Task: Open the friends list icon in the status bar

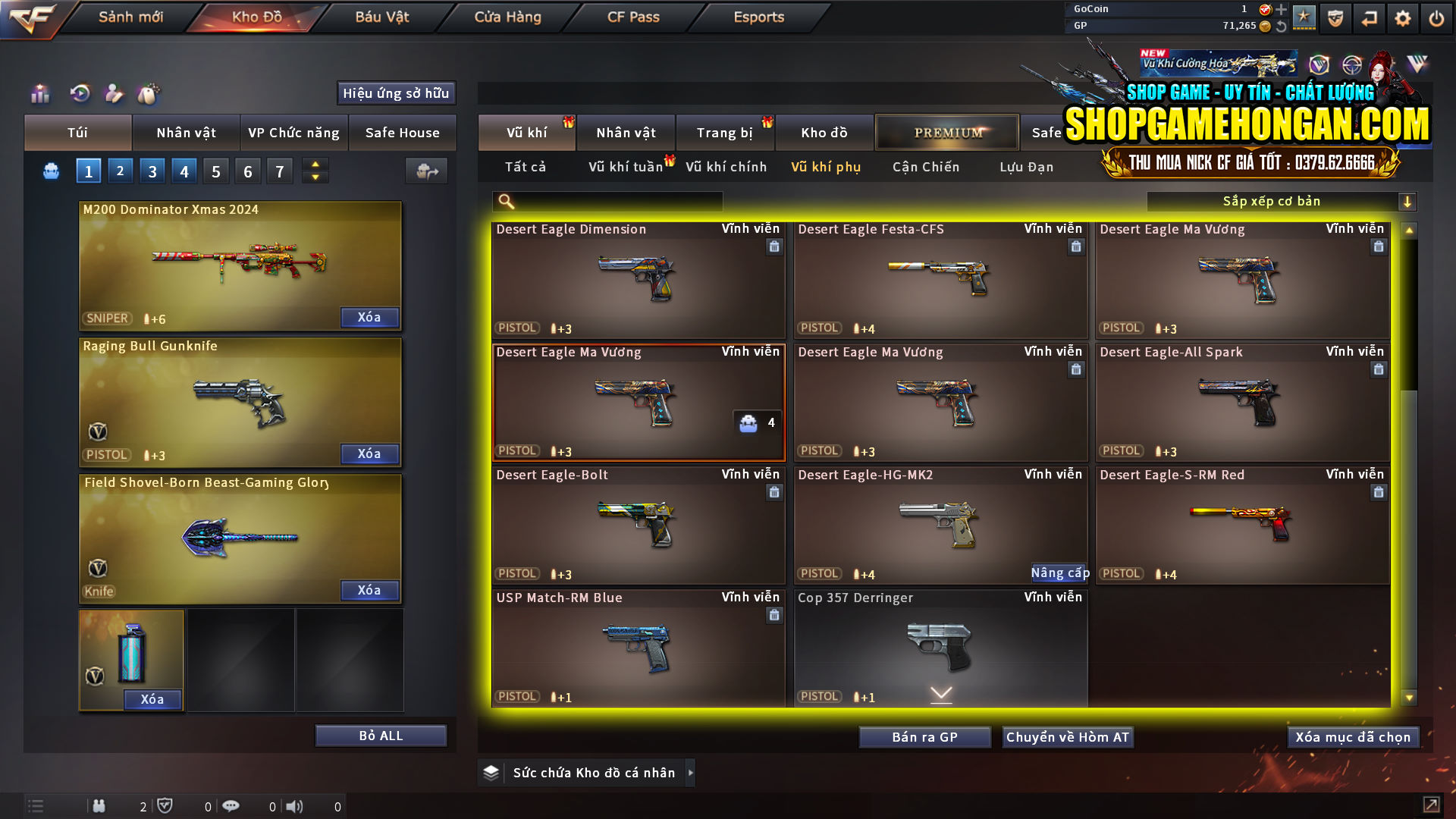Action: coord(99,806)
